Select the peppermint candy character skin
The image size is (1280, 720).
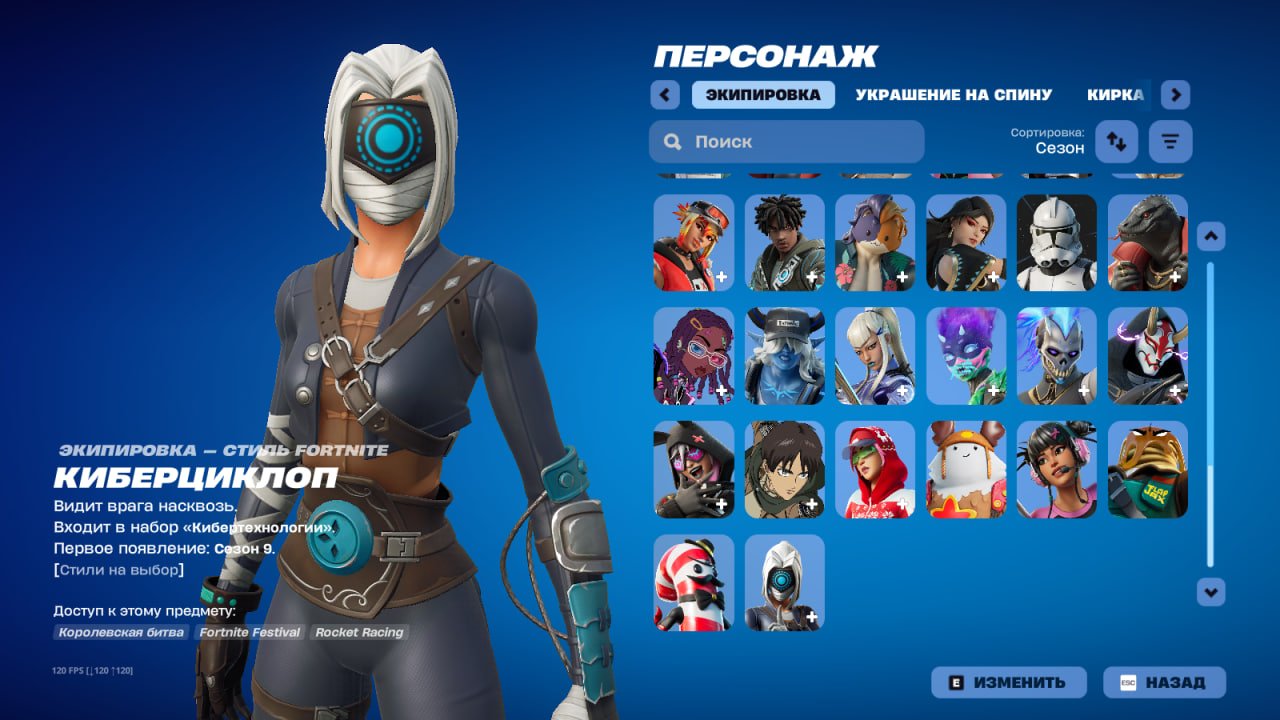(x=695, y=583)
